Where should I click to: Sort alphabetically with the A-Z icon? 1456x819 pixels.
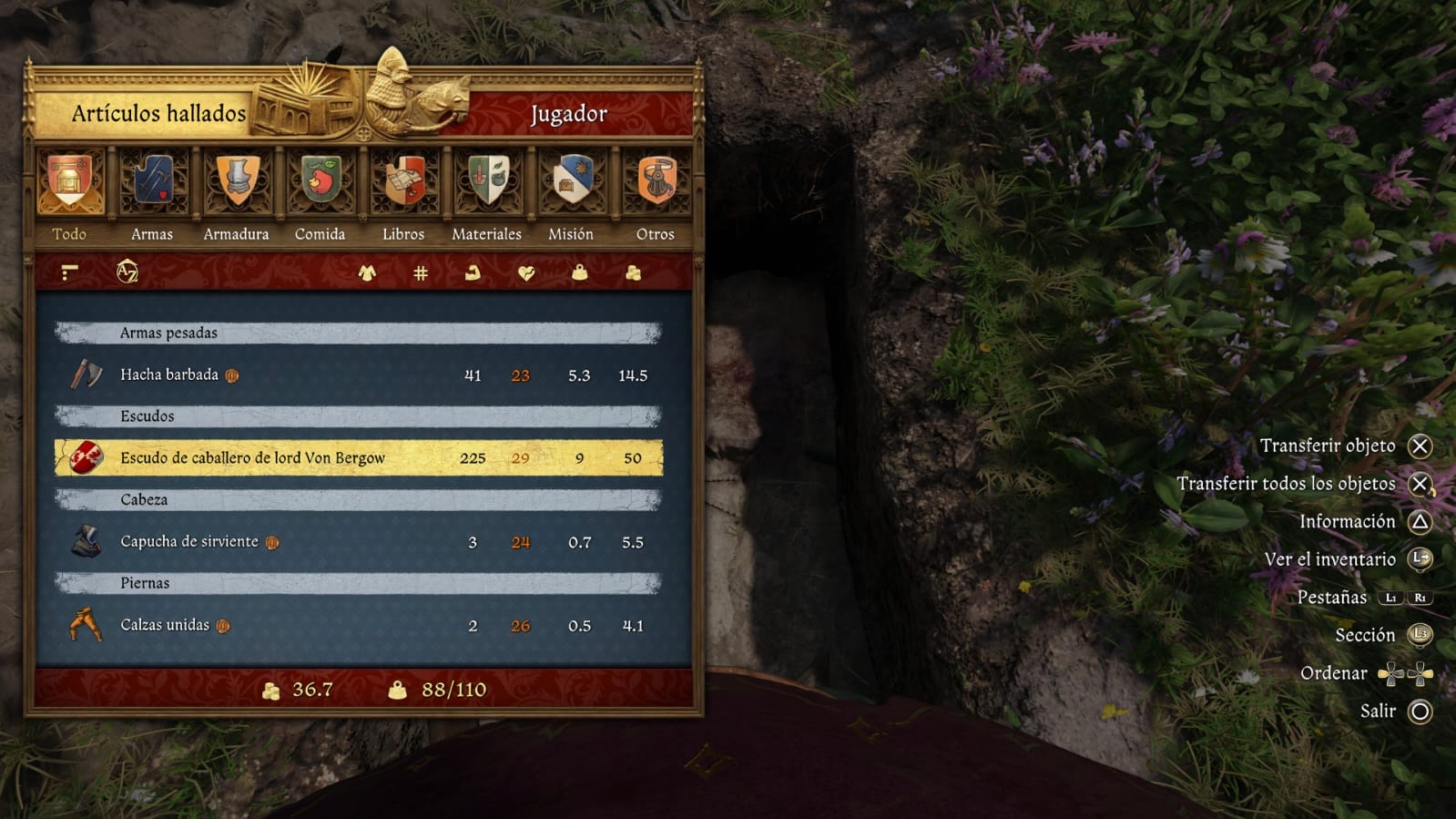(128, 272)
